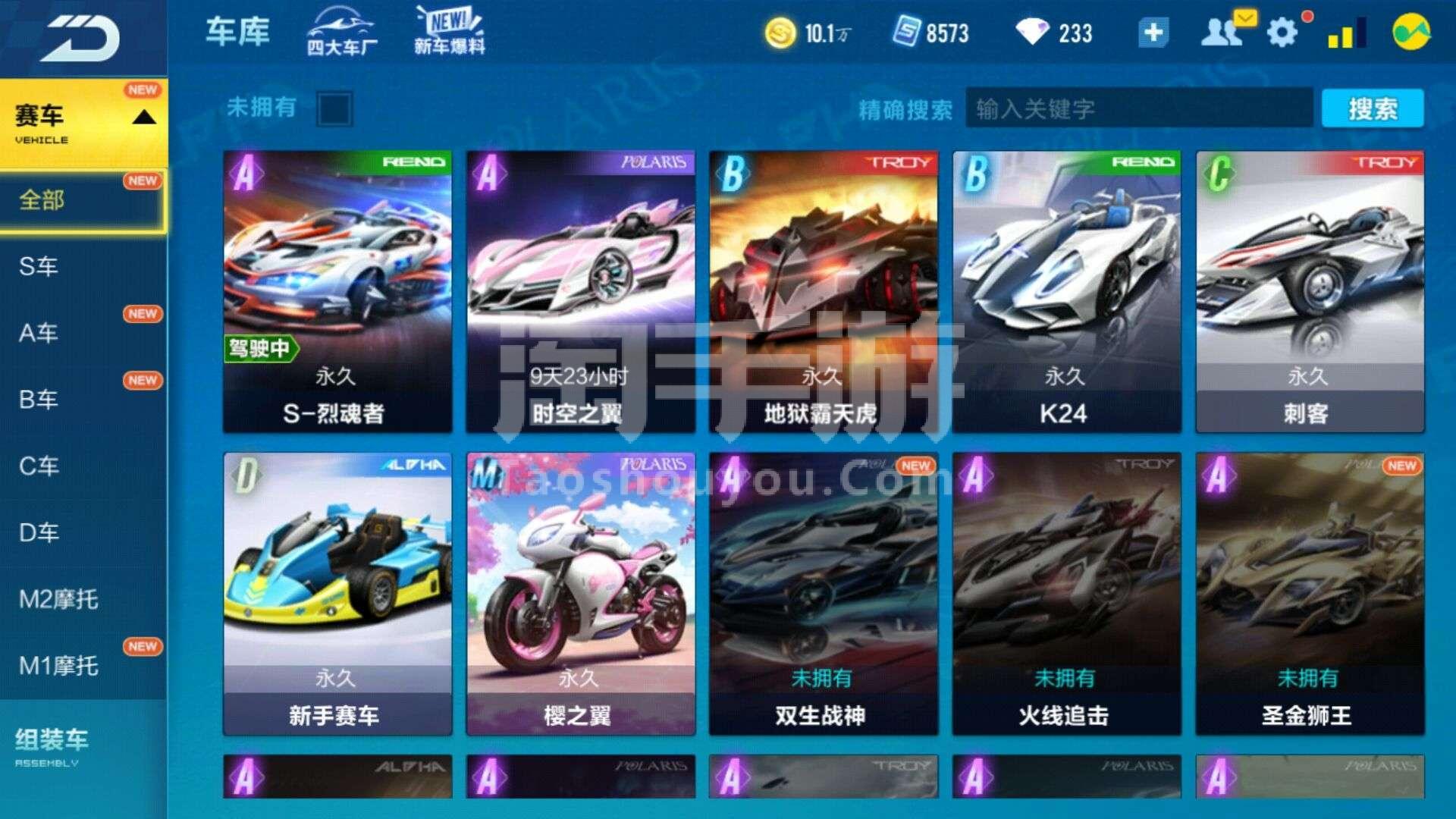Click the plus button to add diamonds
The image size is (1456, 819).
tap(1153, 33)
